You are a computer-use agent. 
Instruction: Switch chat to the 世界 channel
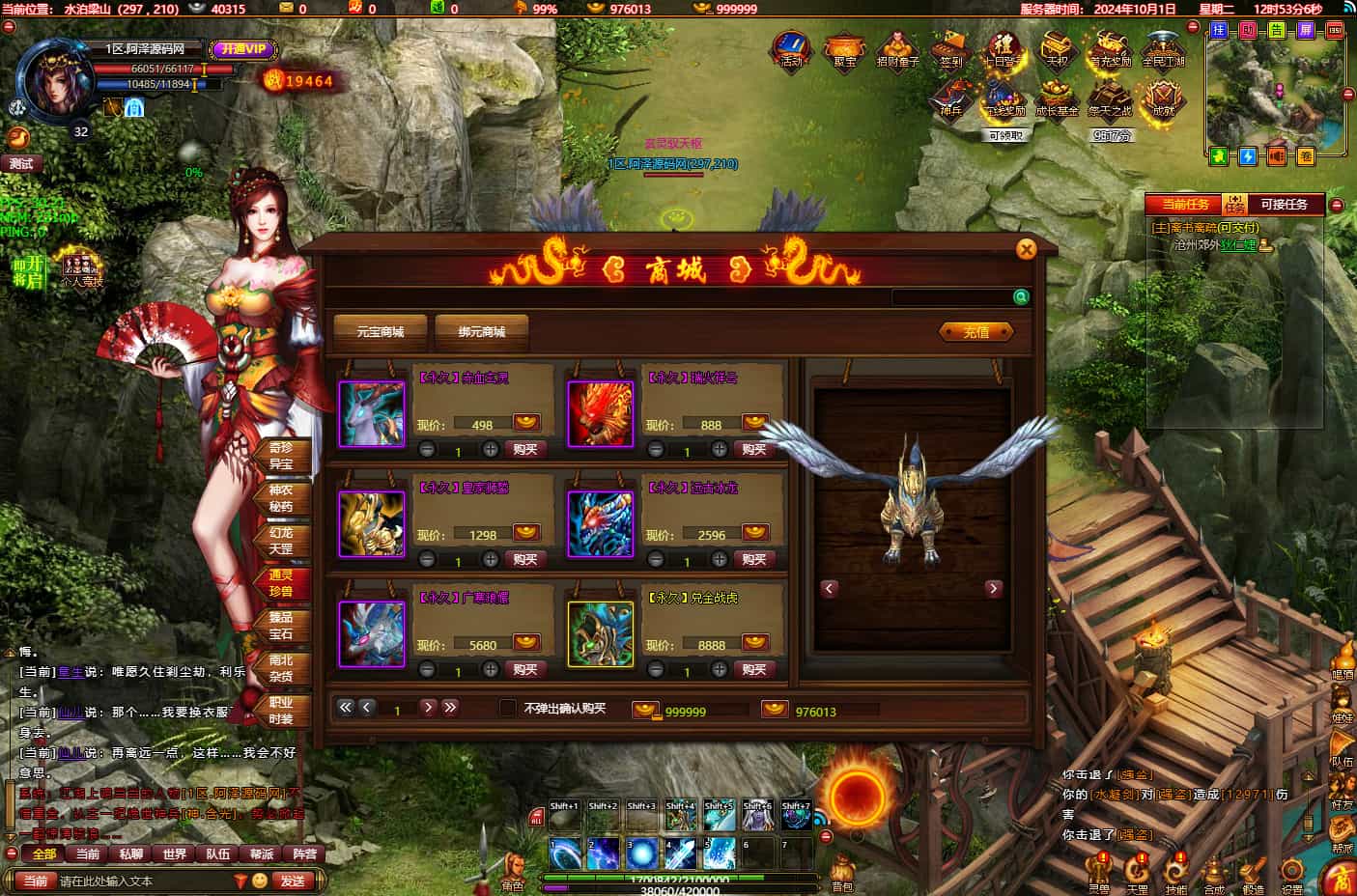click(175, 854)
